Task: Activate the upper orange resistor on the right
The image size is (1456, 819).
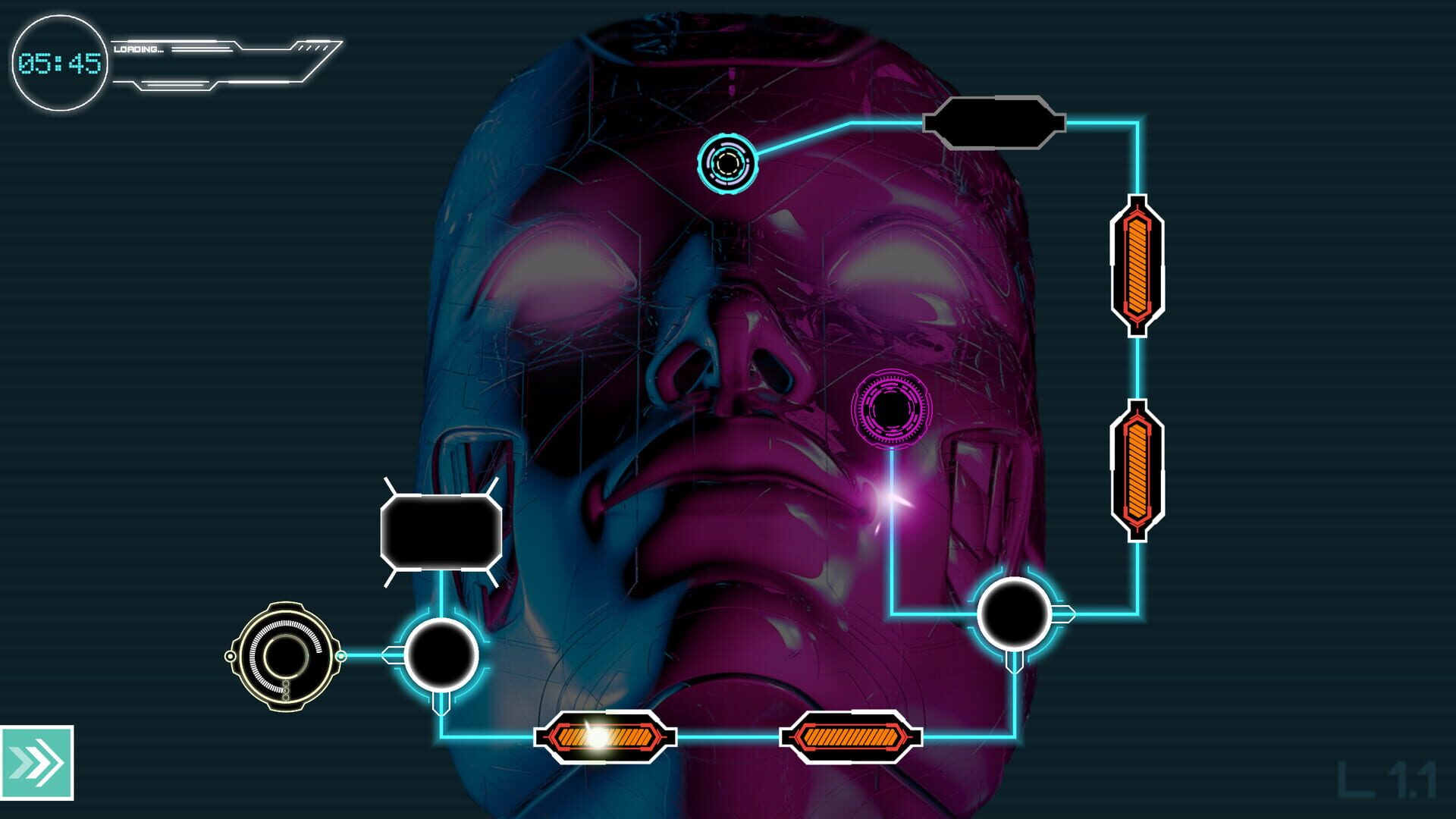Action: click(1137, 267)
